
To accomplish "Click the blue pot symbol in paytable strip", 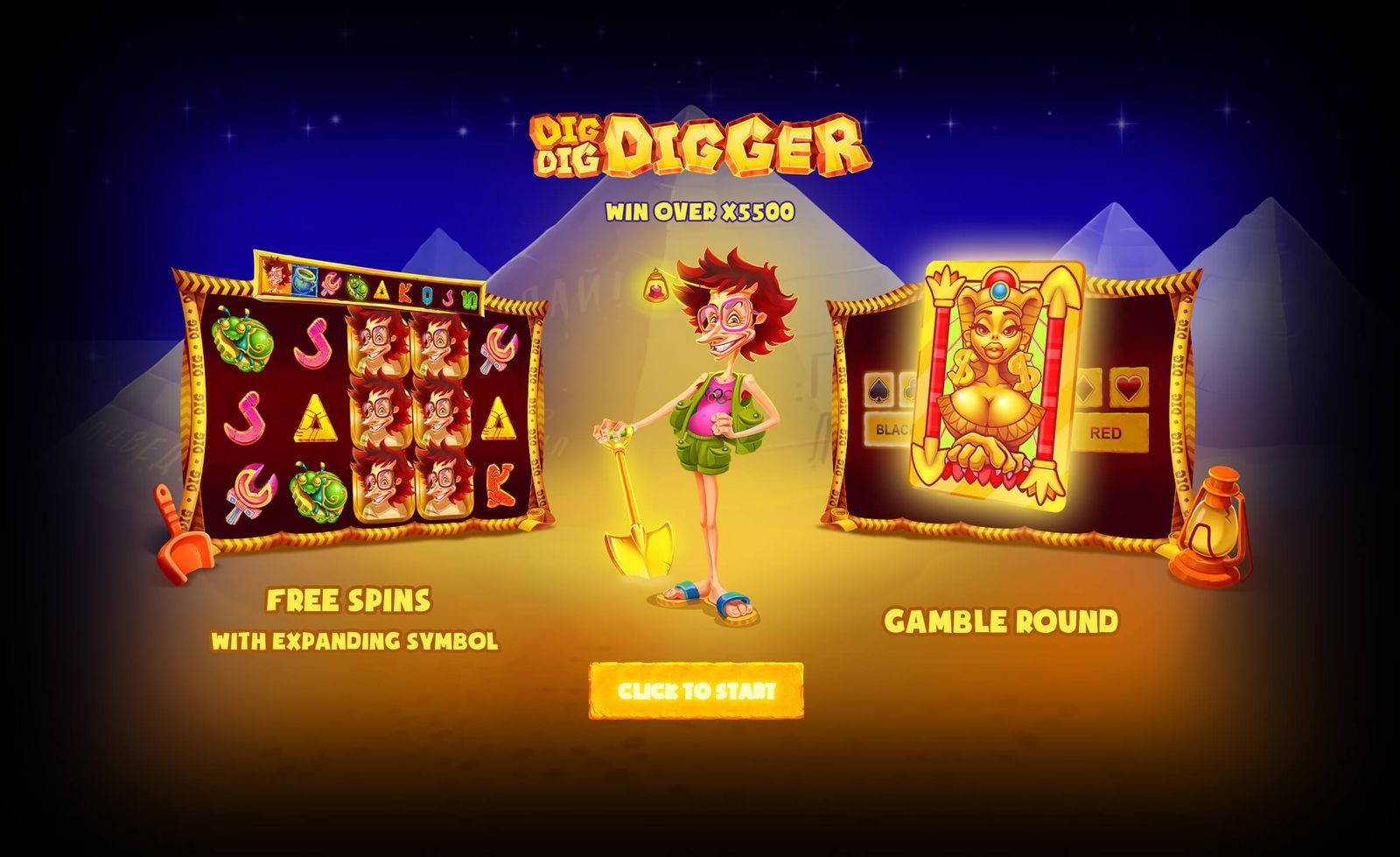I will pos(304,282).
